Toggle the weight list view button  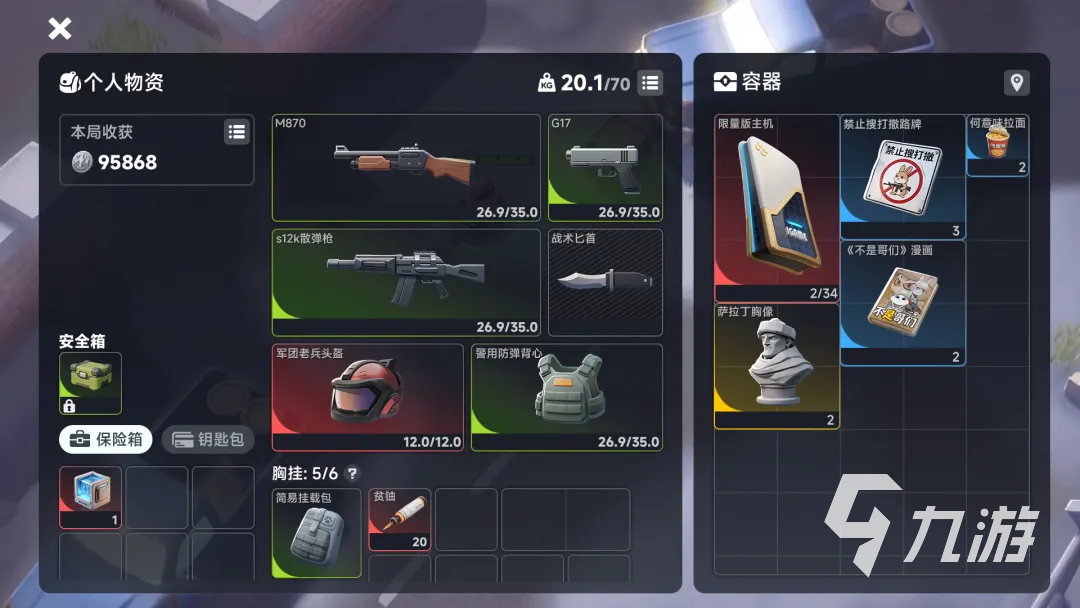651,83
